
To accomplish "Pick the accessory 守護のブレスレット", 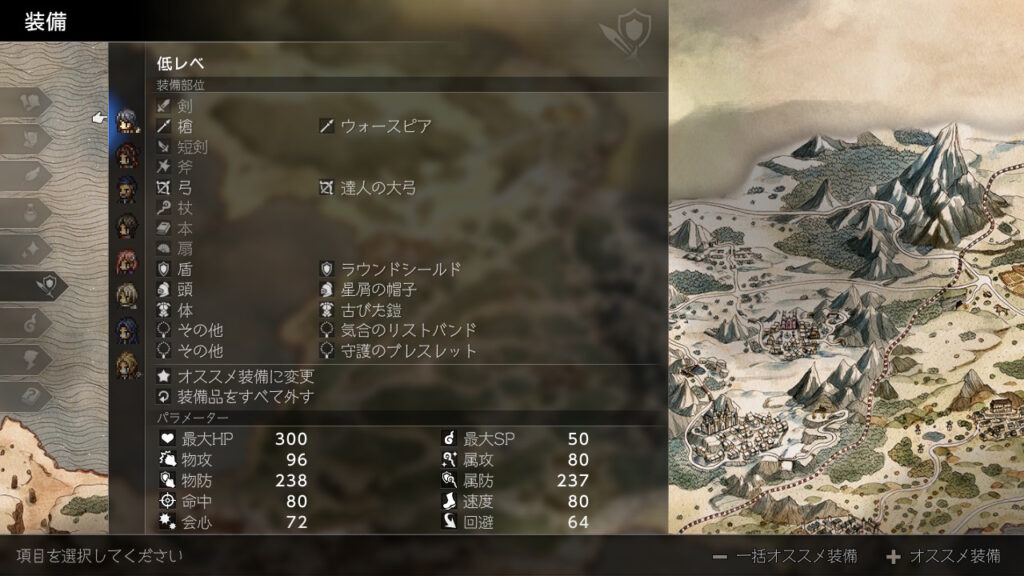I will [408, 351].
